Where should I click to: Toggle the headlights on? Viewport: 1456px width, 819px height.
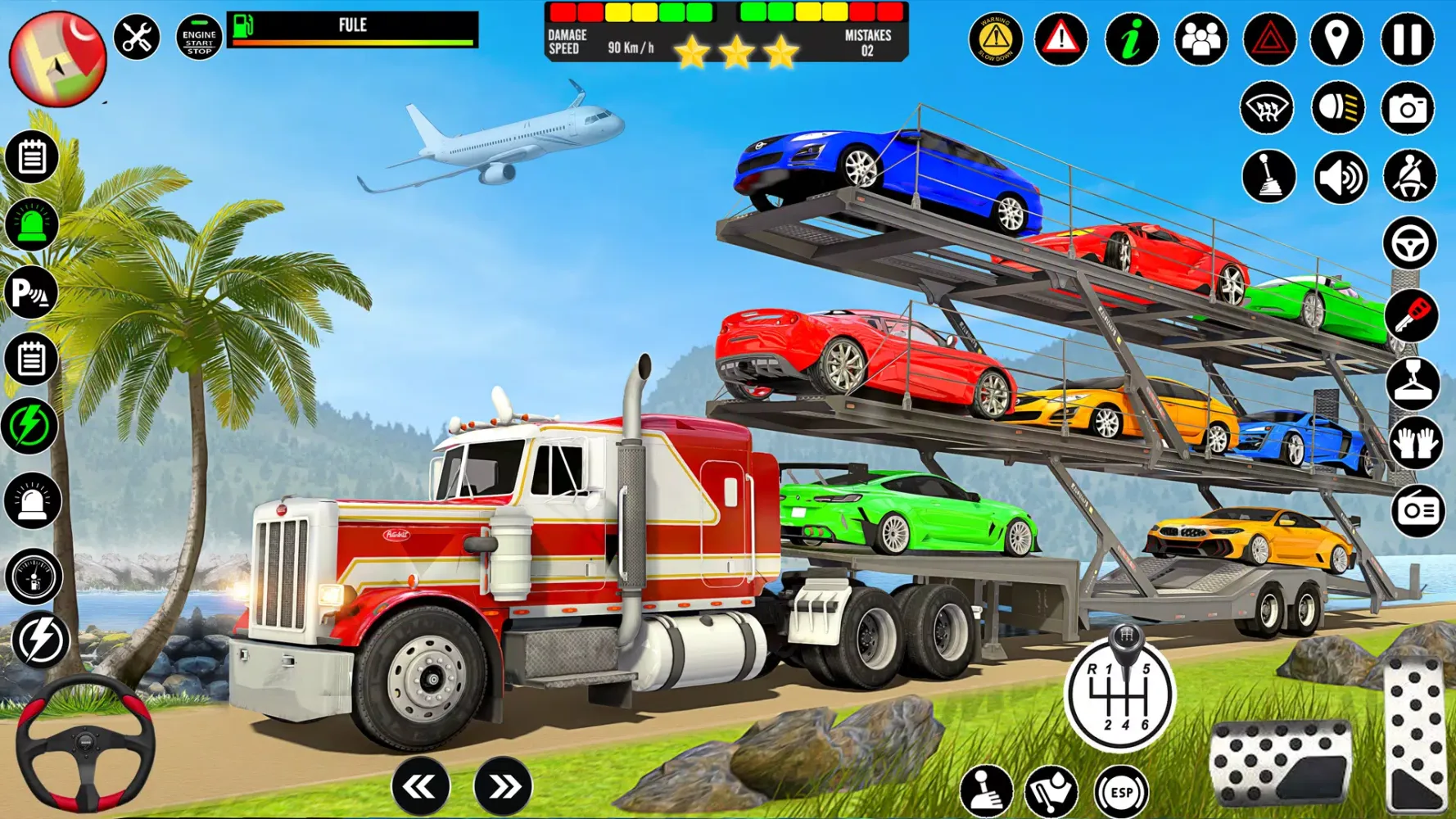click(1337, 107)
